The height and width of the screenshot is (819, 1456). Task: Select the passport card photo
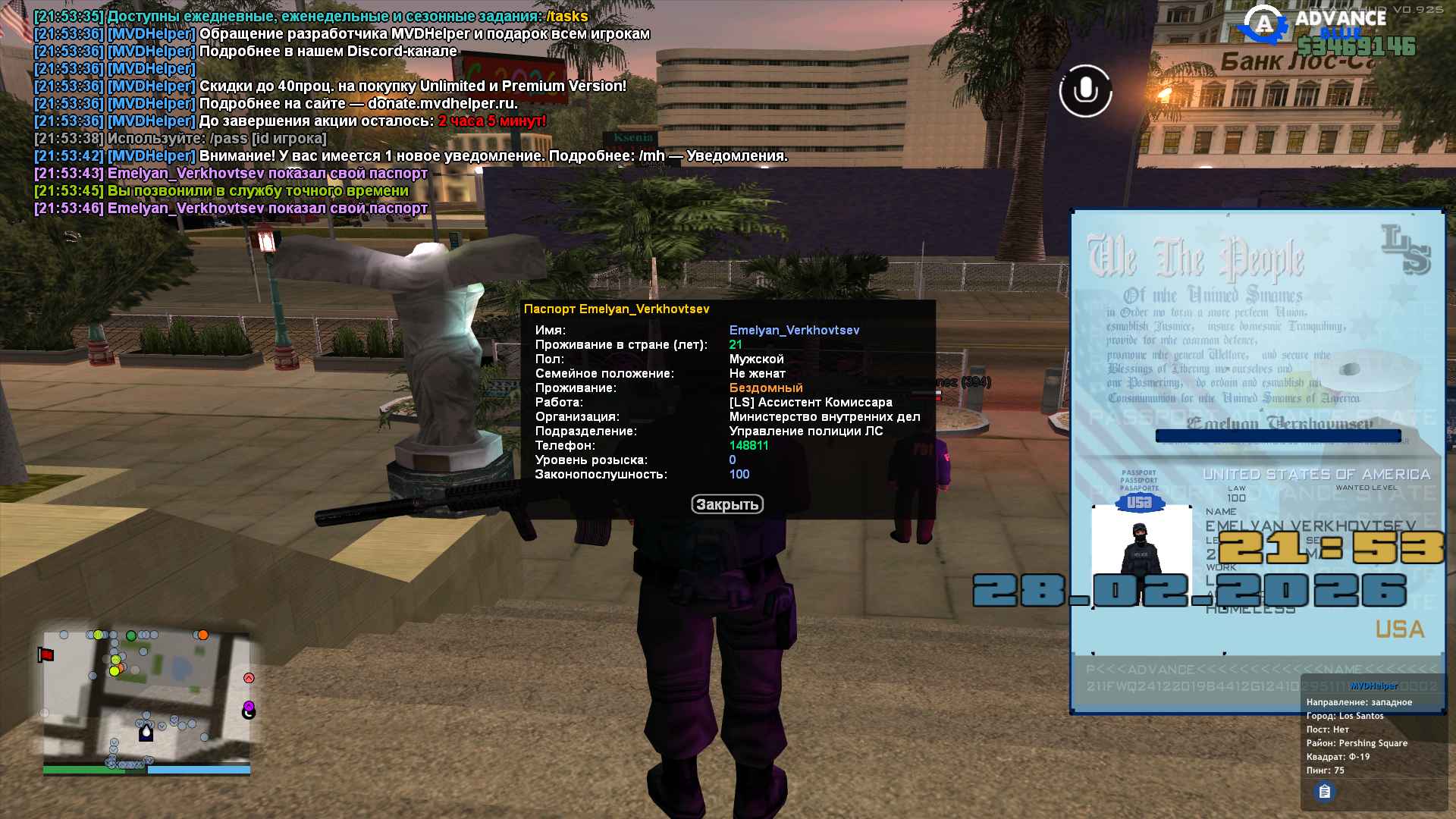pyautogui.click(x=1141, y=555)
